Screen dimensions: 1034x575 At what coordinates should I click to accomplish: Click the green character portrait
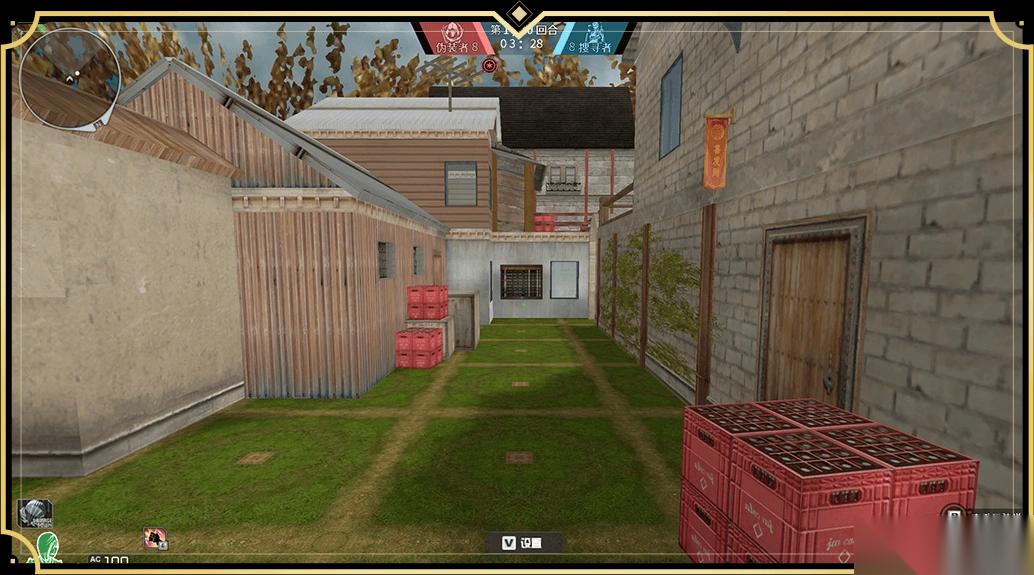pos(47,548)
